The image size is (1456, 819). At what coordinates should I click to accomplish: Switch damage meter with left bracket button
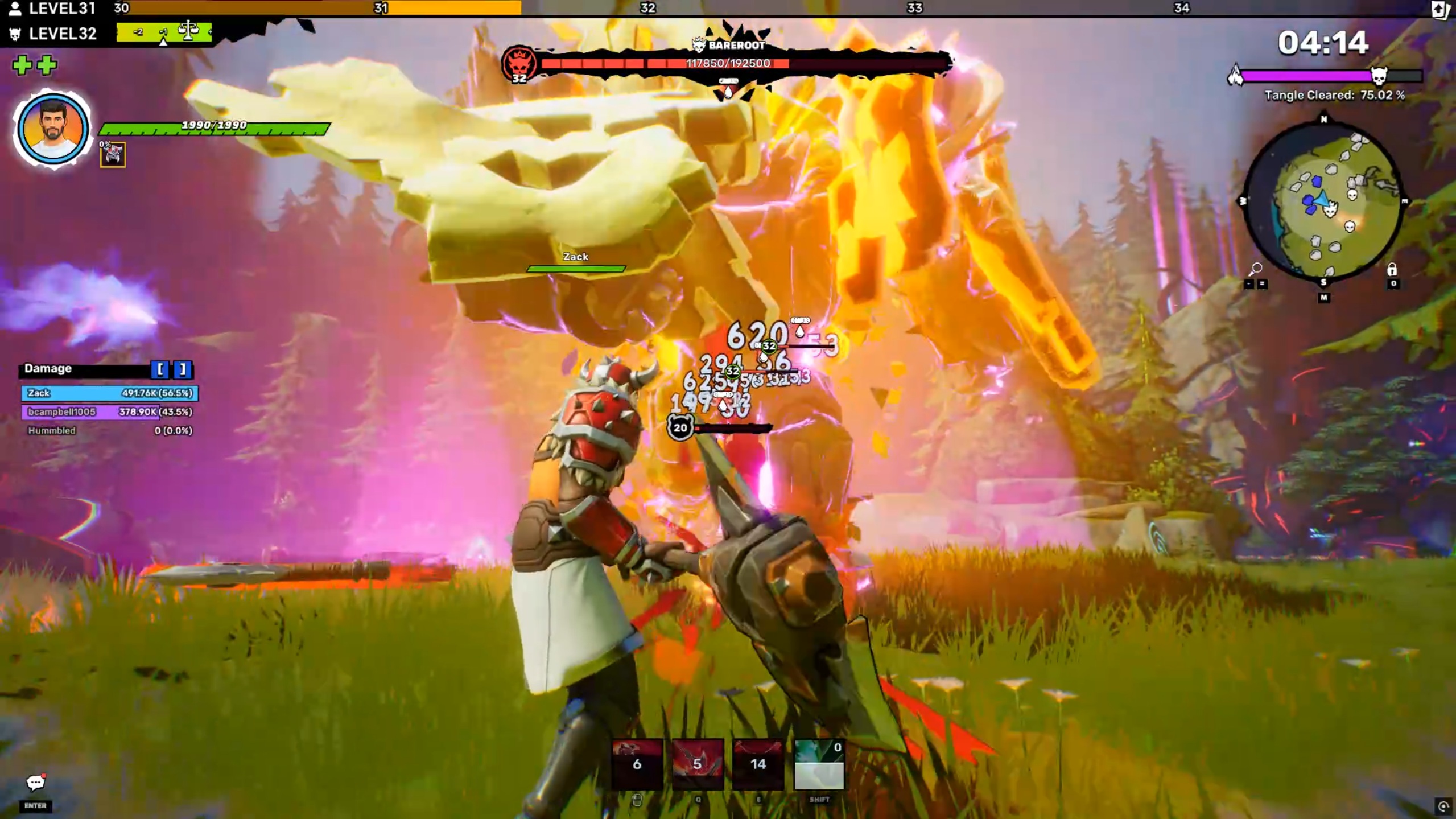[x=160, y=369]
